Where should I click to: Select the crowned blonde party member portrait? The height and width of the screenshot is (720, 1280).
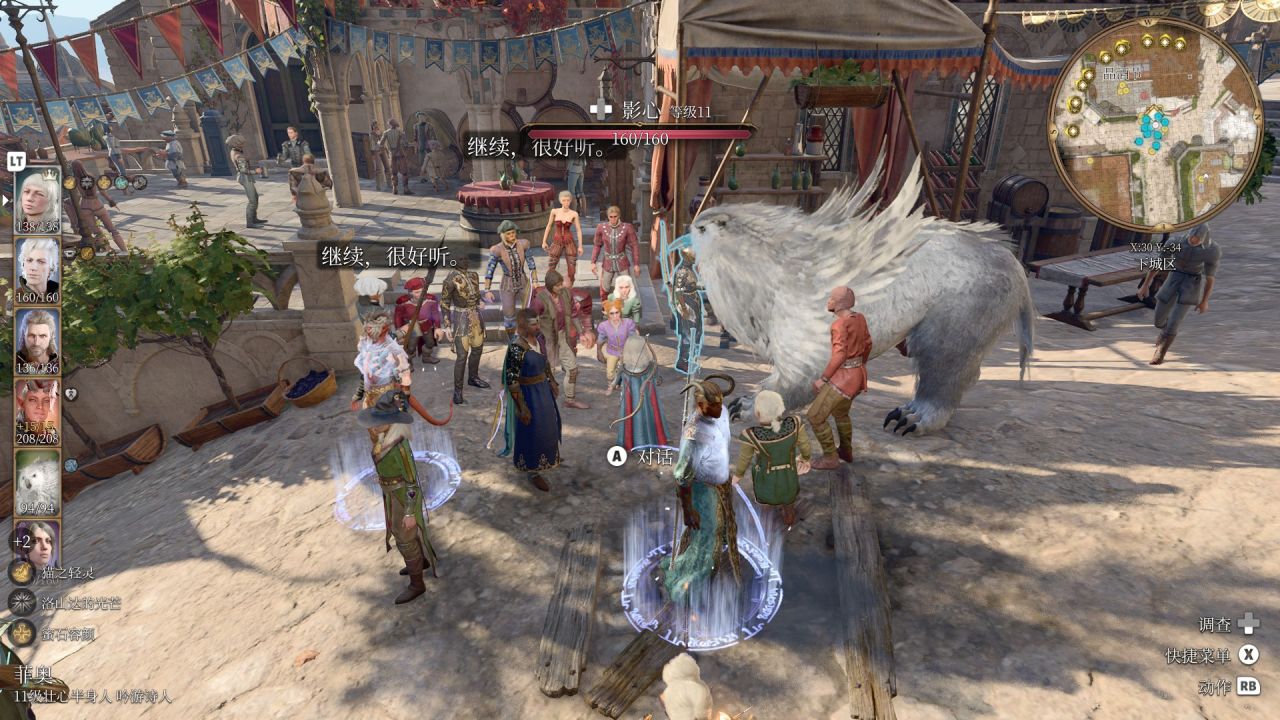[x=38, y=197]
